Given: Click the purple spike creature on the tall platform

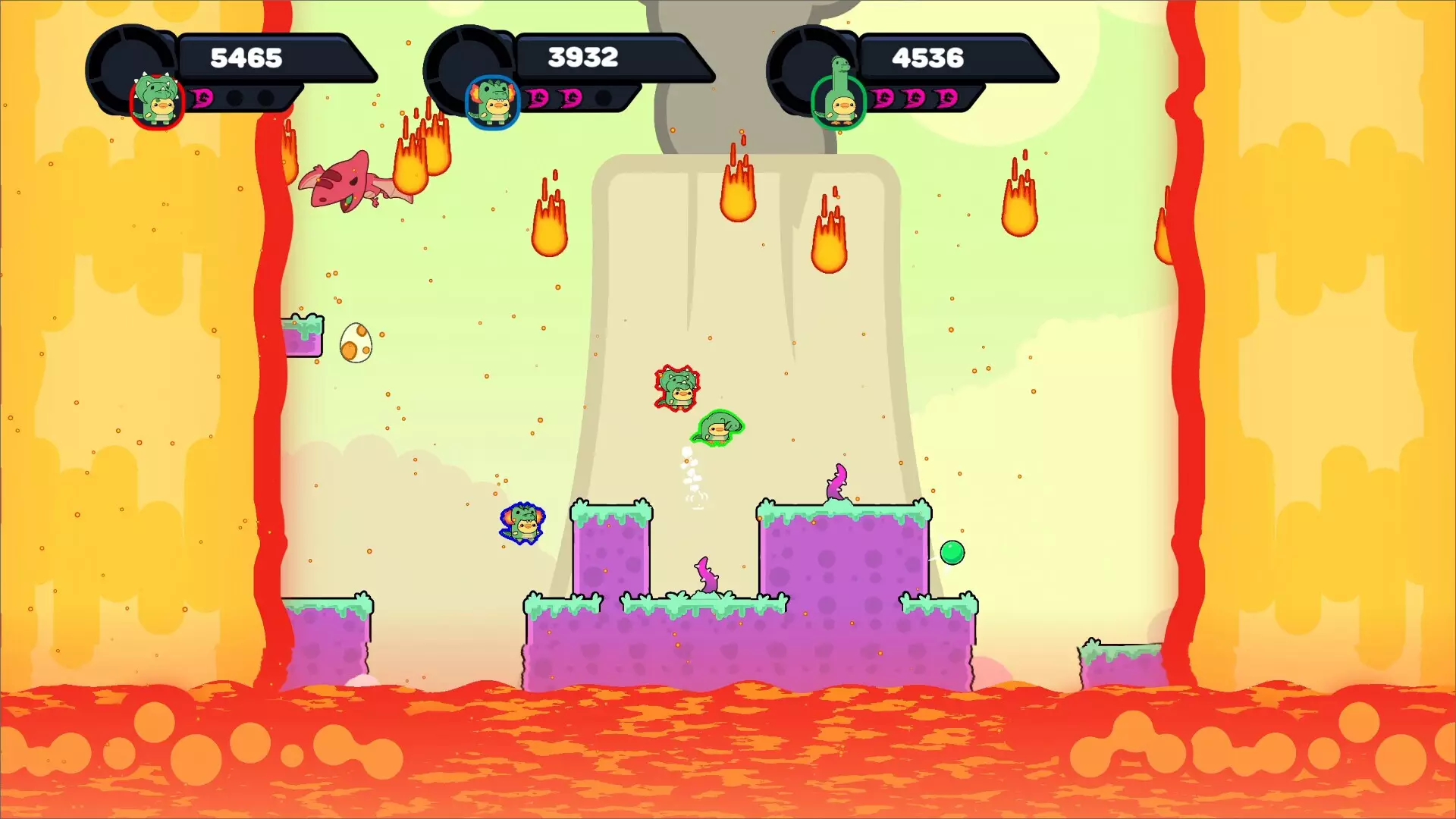Looking at the screenshot, I should click(837, 483).
